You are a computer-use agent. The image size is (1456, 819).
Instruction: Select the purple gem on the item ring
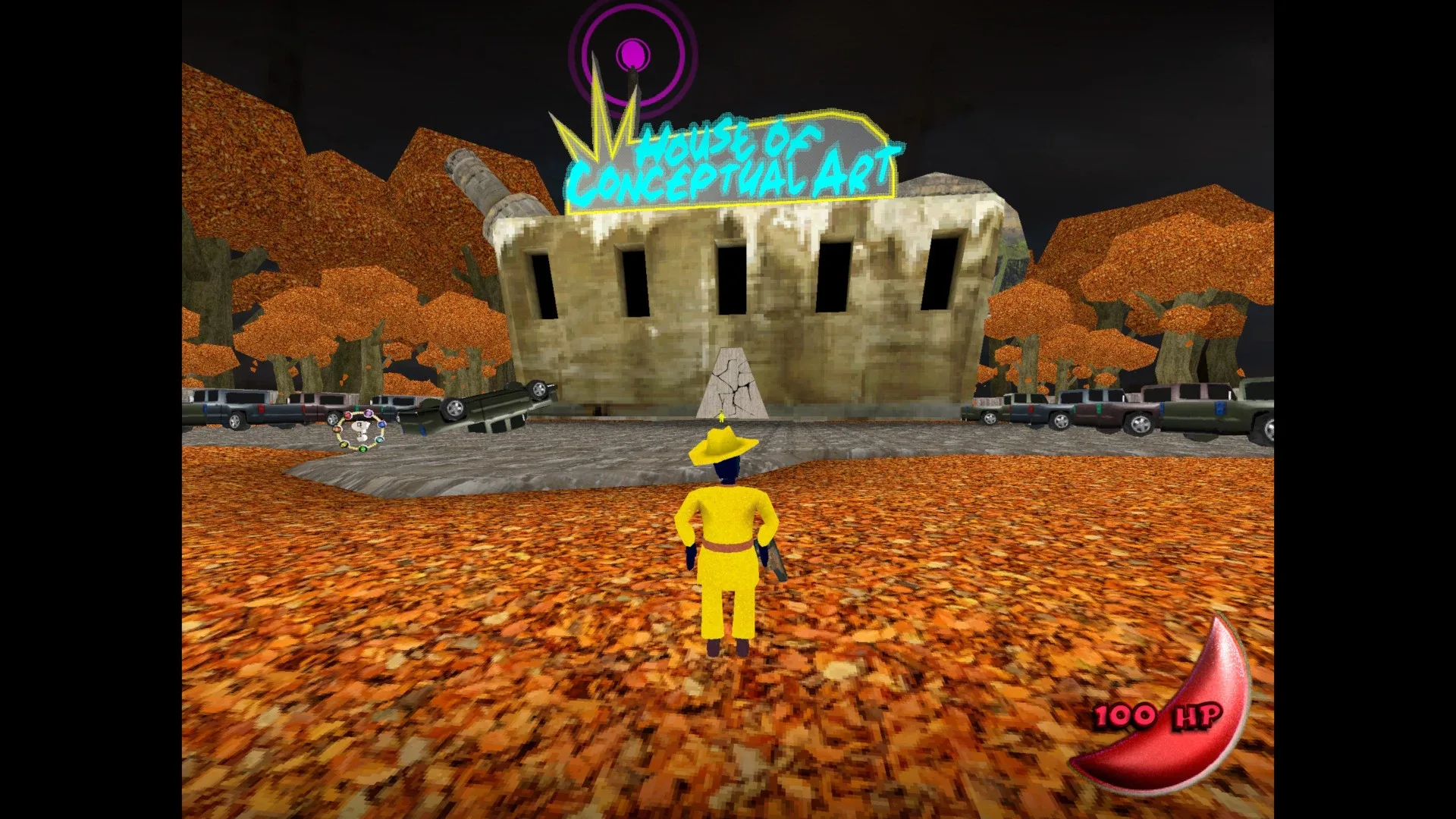[369, 414]
